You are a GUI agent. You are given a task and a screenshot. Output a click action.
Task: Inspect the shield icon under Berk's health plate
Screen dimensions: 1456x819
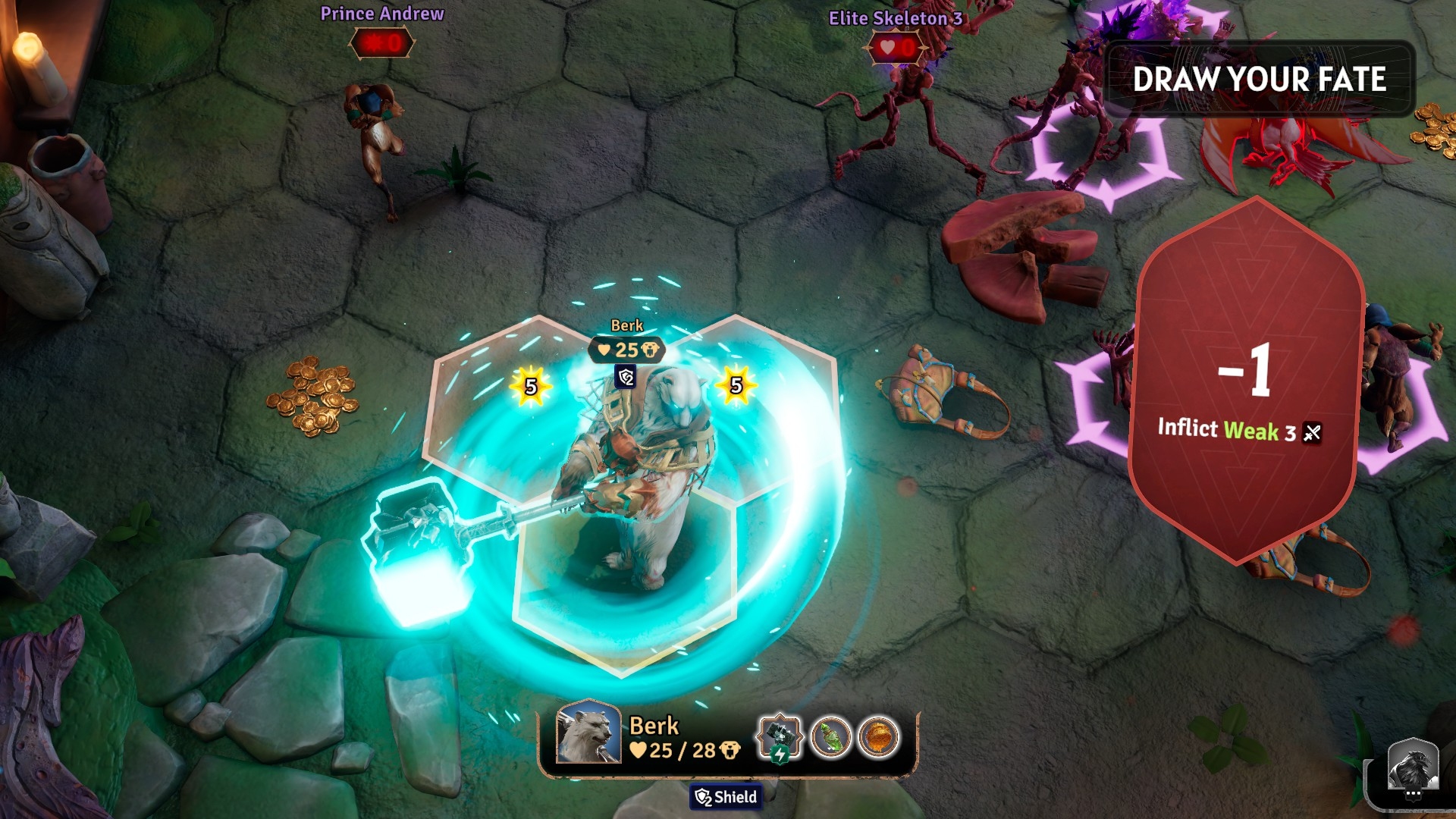click(x=626, y=377)
